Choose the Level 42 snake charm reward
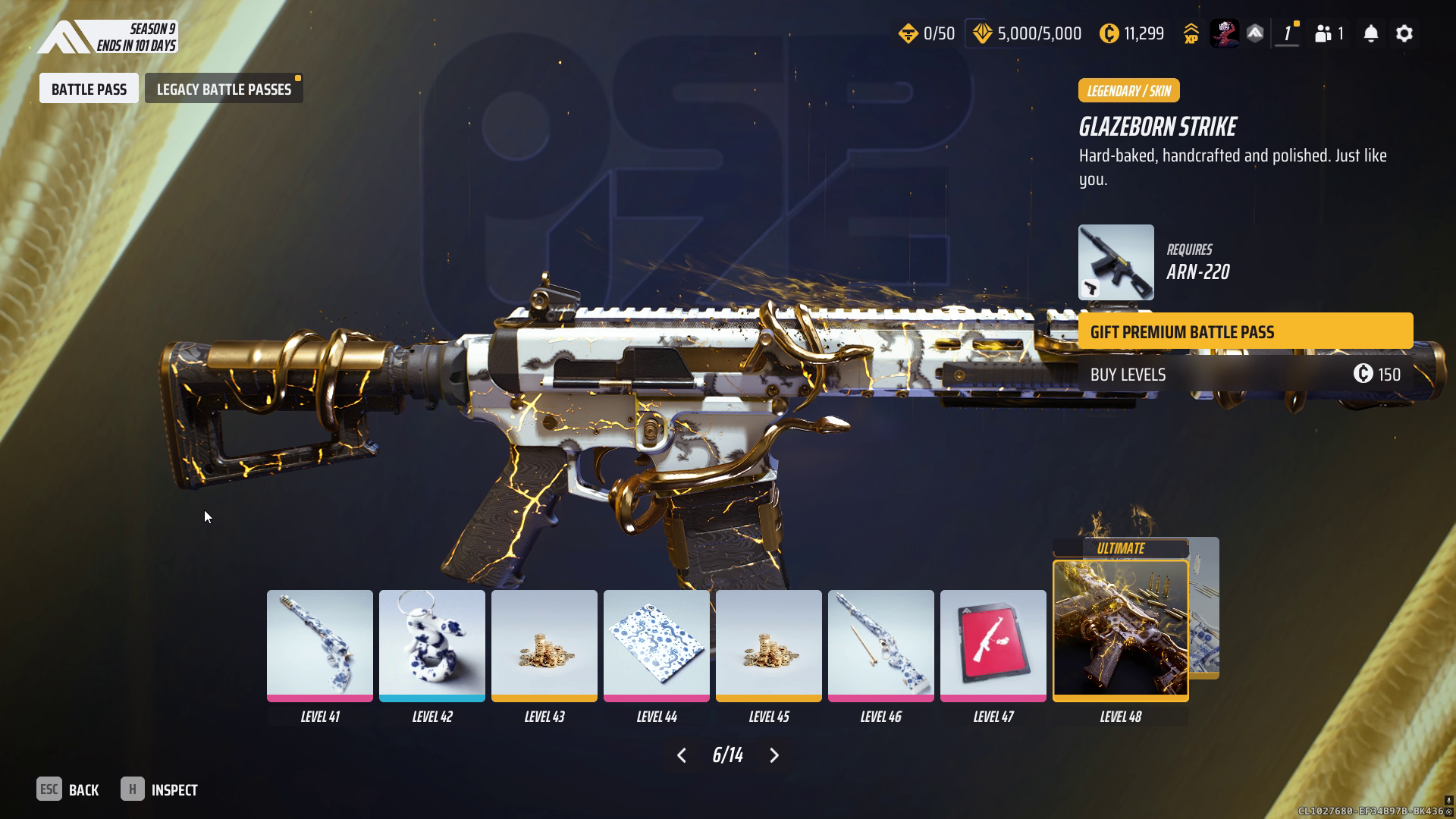 pyautogui.click(x=431, y=645)
